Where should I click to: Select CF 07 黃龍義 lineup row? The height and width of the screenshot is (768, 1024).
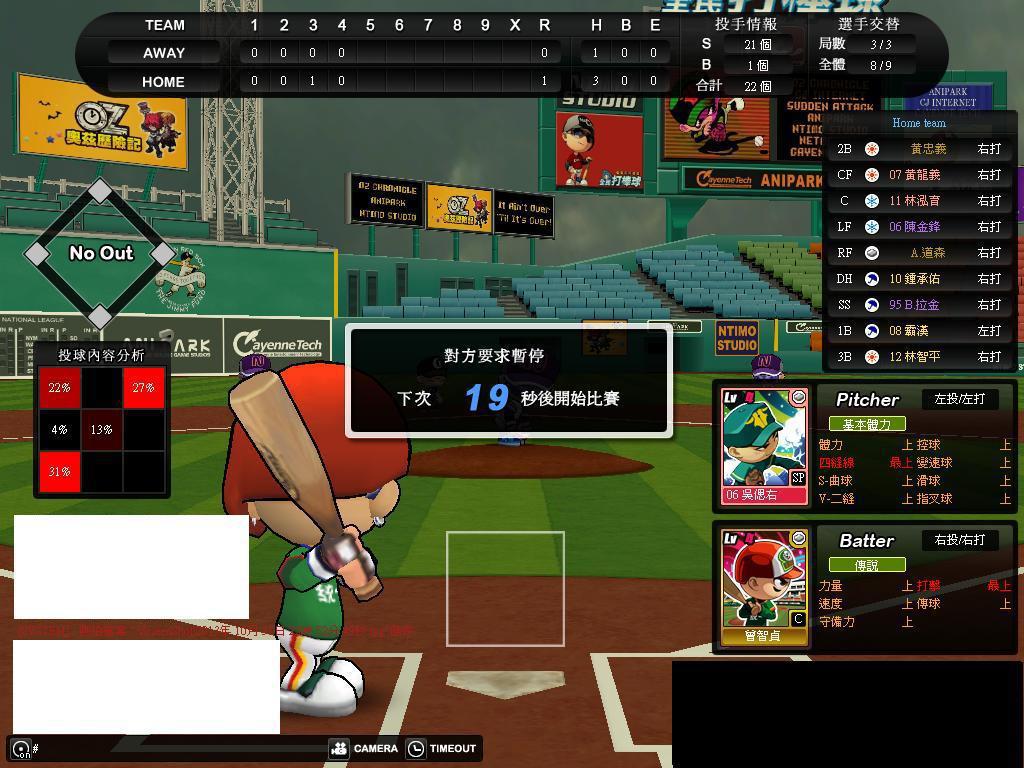[920, 175]
